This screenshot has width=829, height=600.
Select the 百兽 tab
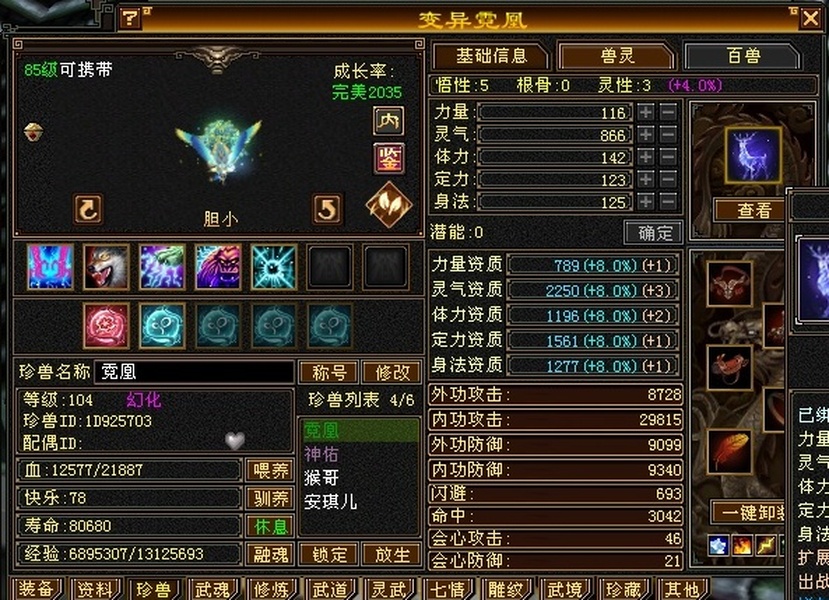(x=743, y=56)
